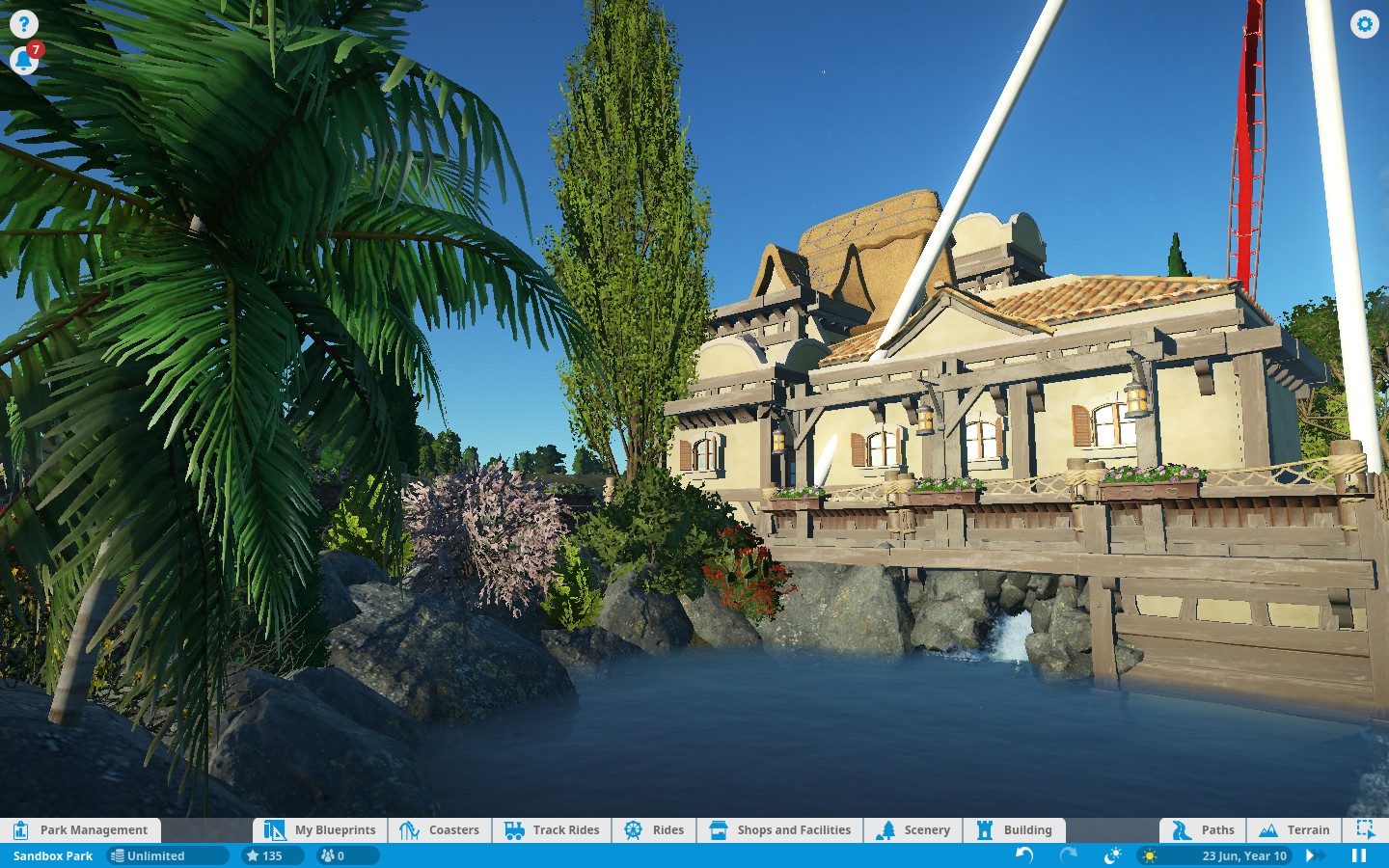Open the Paths tool
The image size is (1389, 868).
(x=1203, y=829)
